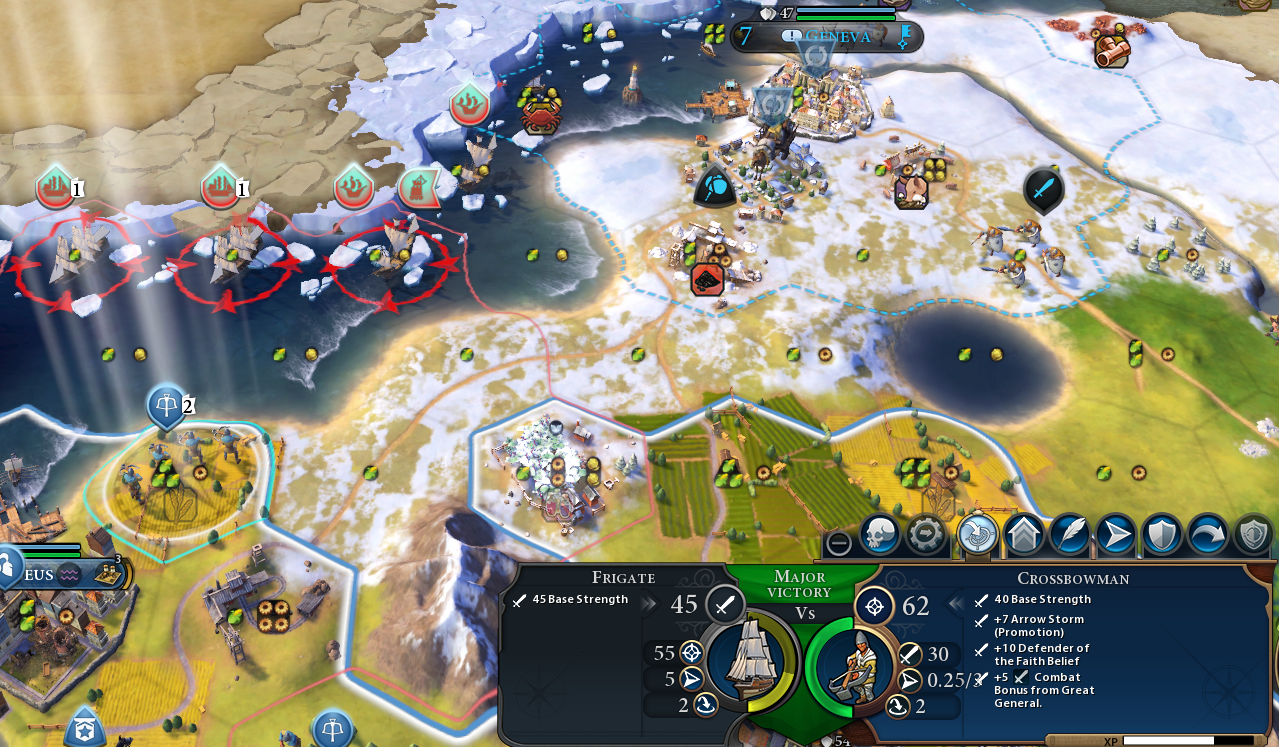
Task: Select the leftmost enemy frigate unit flag
Action: click(56, 188)
